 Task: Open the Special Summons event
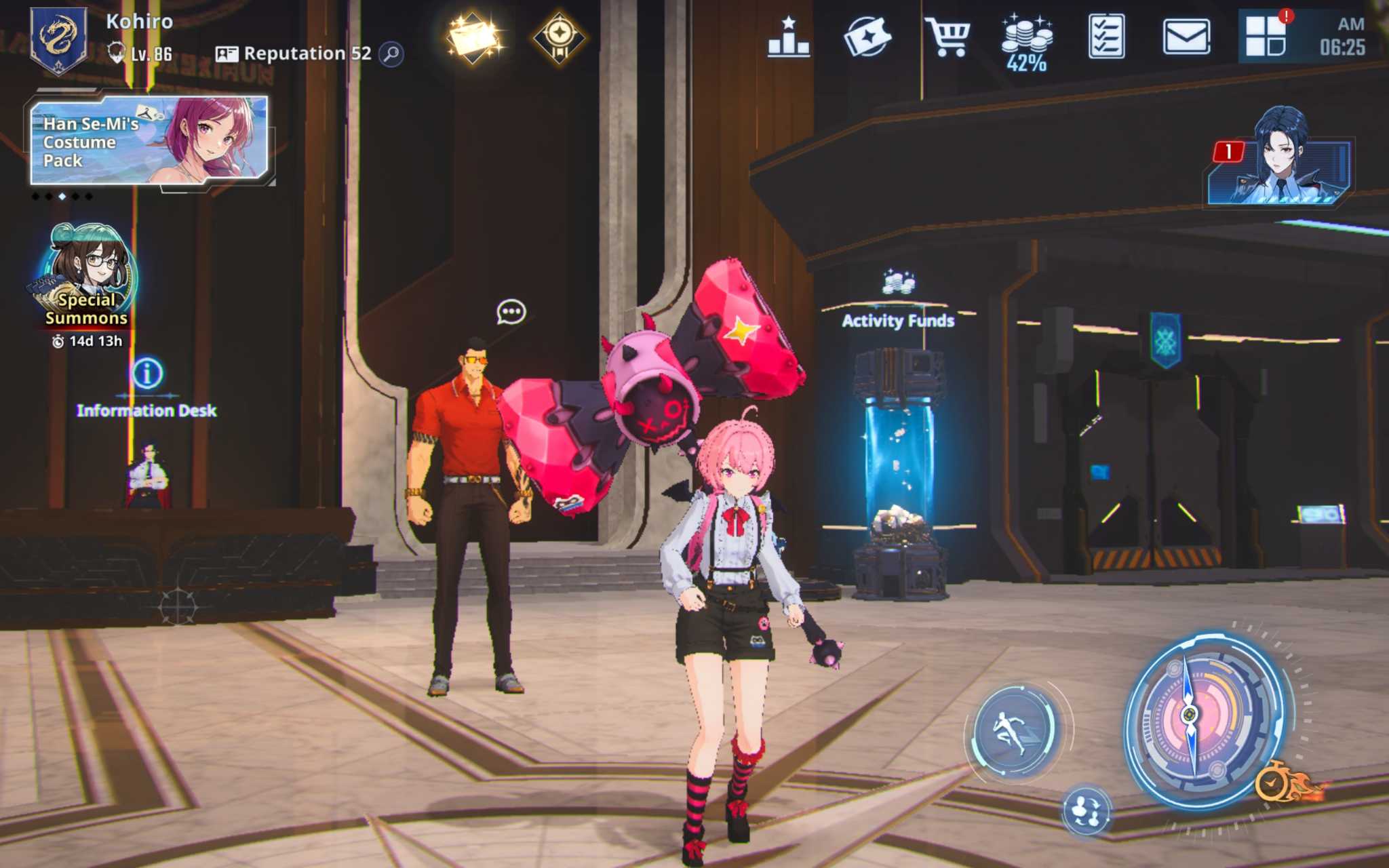click(87, 278)
